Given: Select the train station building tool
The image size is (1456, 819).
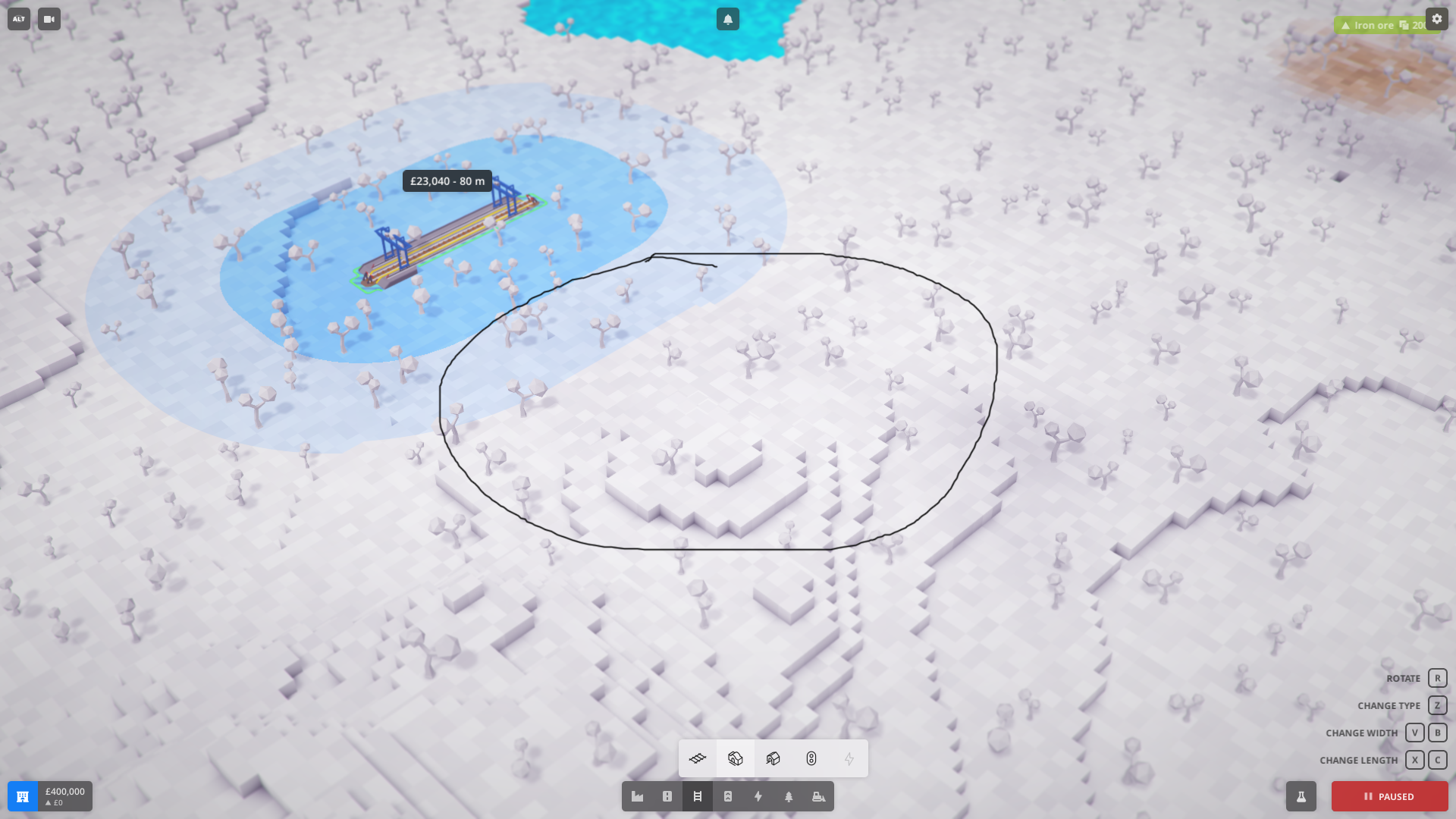Looking at the screenshot, I should coord(735,758).
